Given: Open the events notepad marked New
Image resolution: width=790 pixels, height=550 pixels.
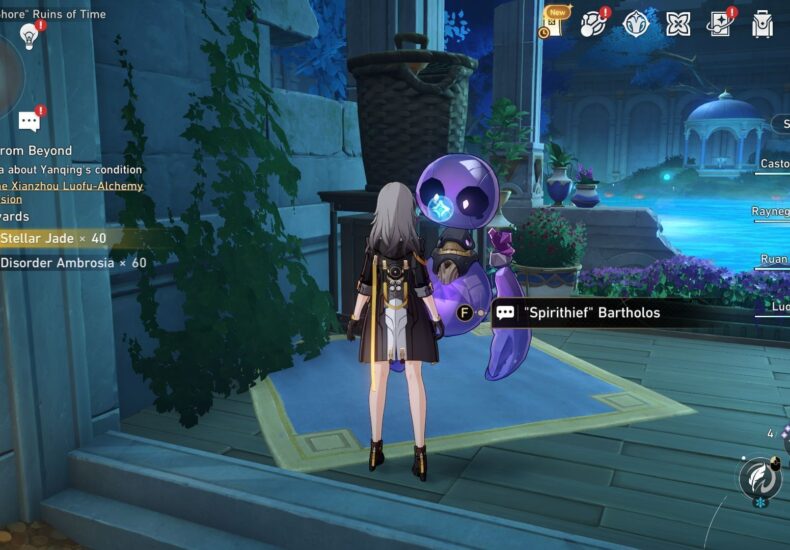Looking at the screenshot, I should coord(555,22).
